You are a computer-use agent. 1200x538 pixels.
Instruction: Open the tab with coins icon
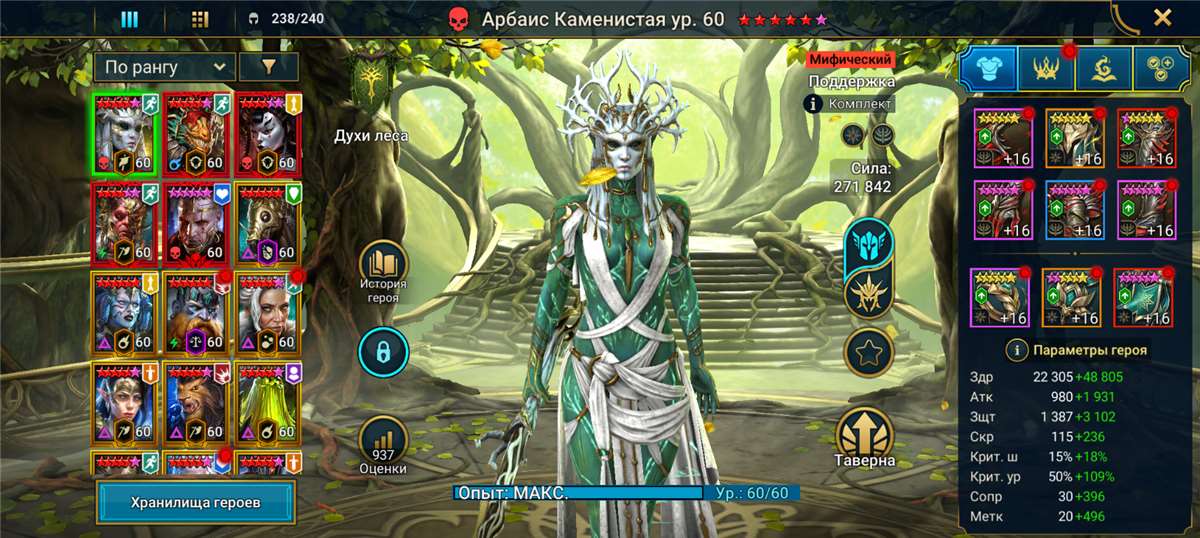(1162, 69)
